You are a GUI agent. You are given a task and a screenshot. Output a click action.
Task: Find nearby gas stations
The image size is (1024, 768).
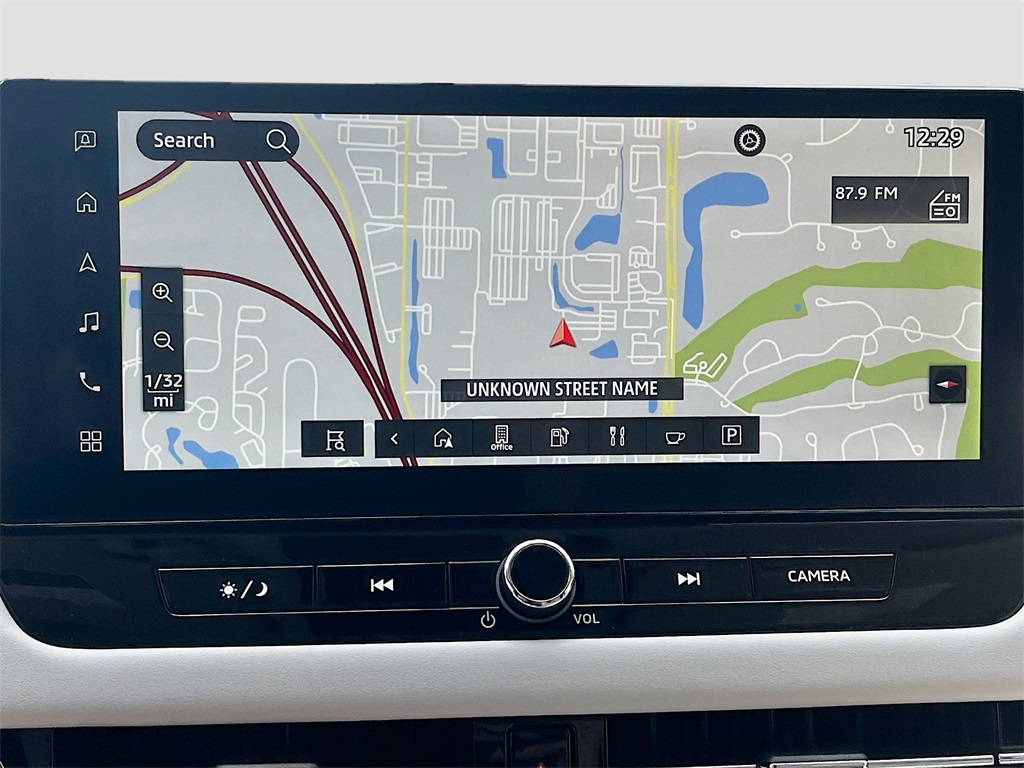coord(560,437)
